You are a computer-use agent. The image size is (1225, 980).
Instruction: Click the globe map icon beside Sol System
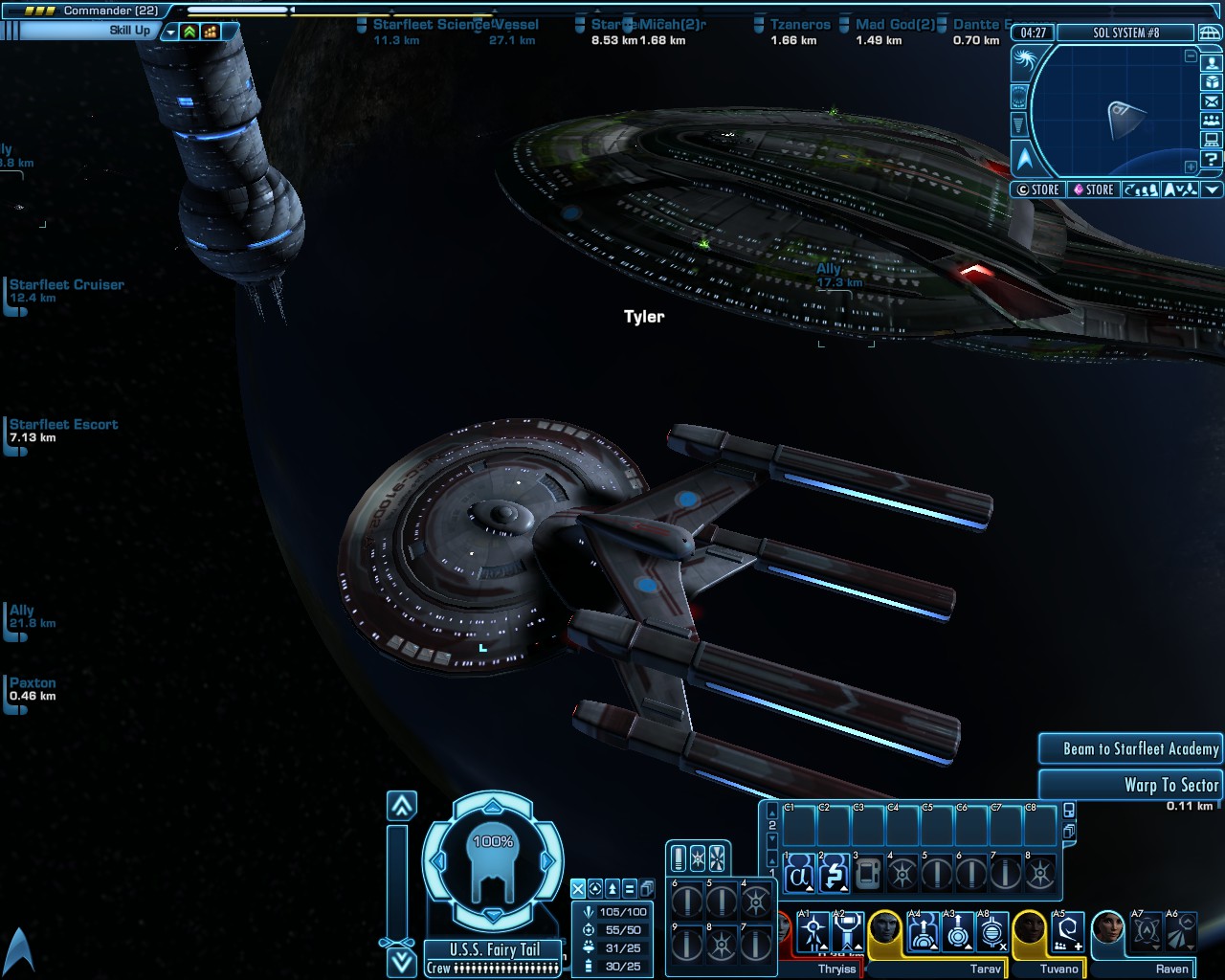click(x=1210, y=33)
